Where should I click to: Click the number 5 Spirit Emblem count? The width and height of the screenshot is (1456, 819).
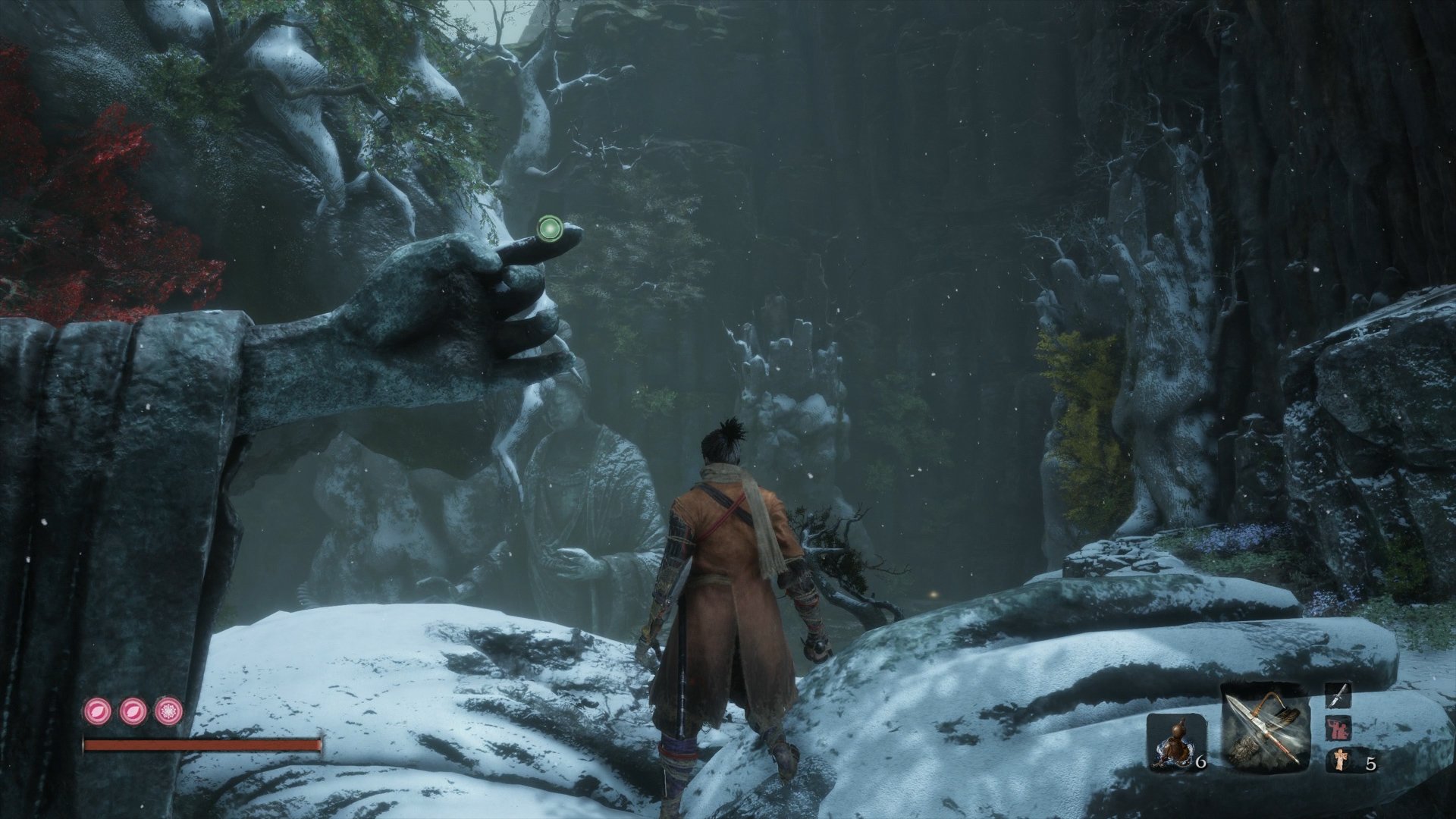[x=1370, y=764]
